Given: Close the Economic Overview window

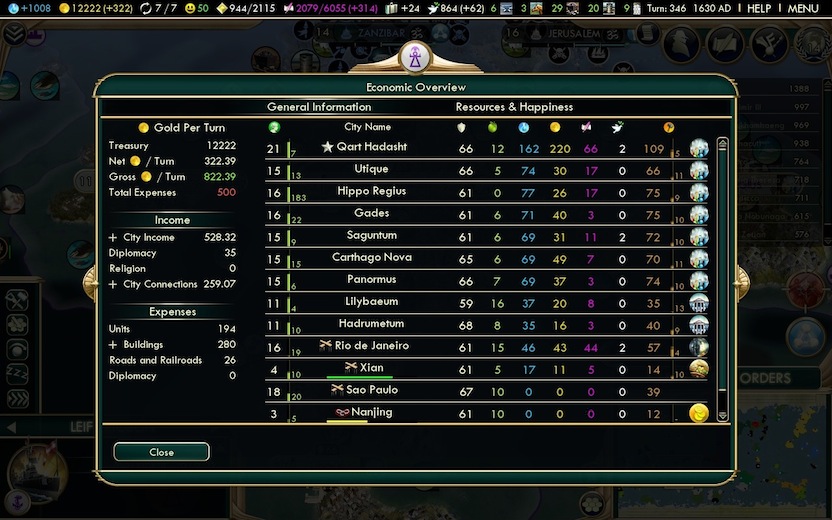Looking at the screenshot, I should pos(161,452).
